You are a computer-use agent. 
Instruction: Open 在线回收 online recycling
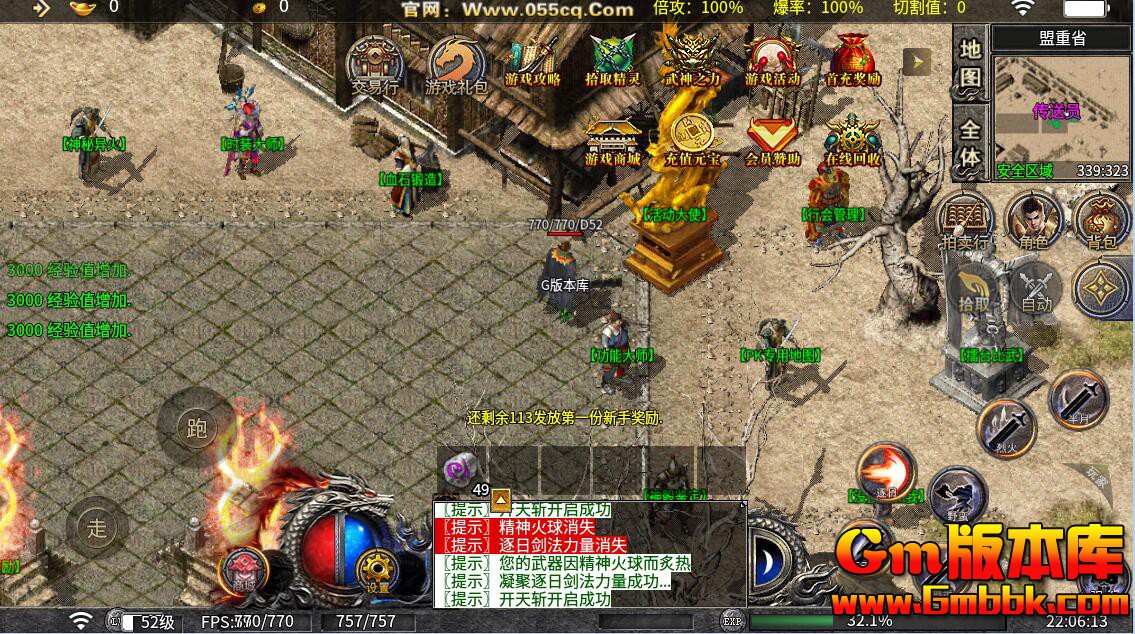click(x=852, y=141)
